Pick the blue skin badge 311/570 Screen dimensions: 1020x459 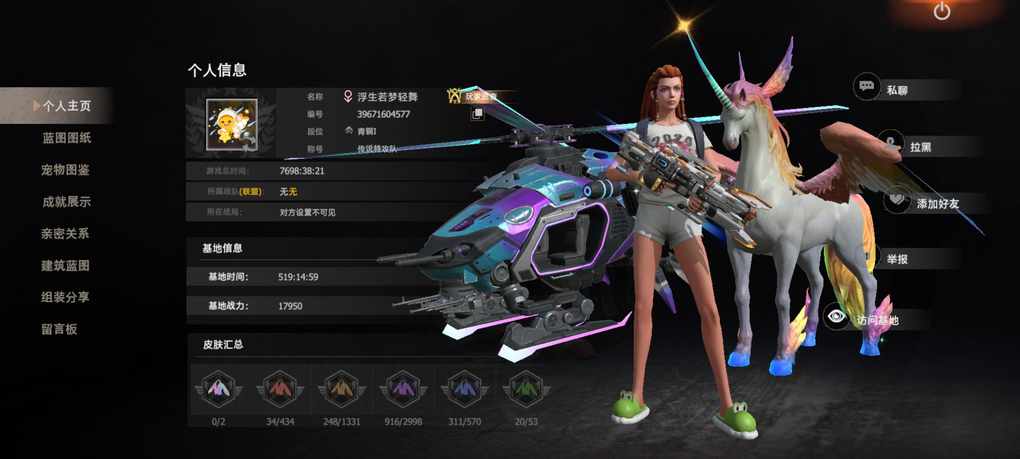click(x=462, y=390)
